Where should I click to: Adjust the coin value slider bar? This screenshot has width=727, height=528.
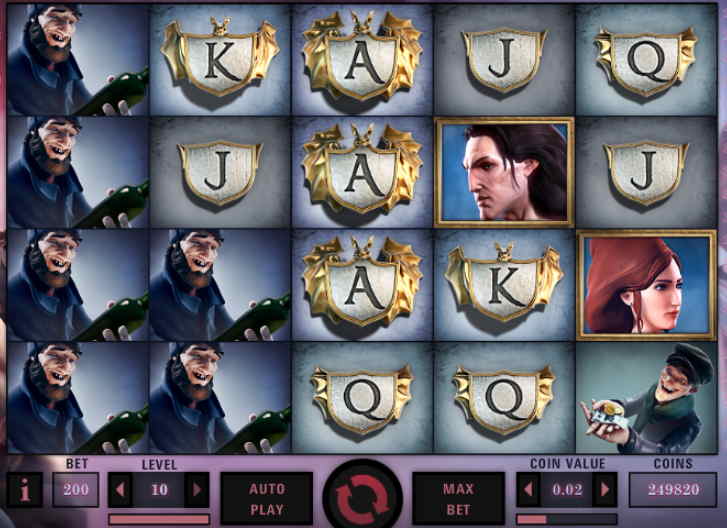pos(566,519)
